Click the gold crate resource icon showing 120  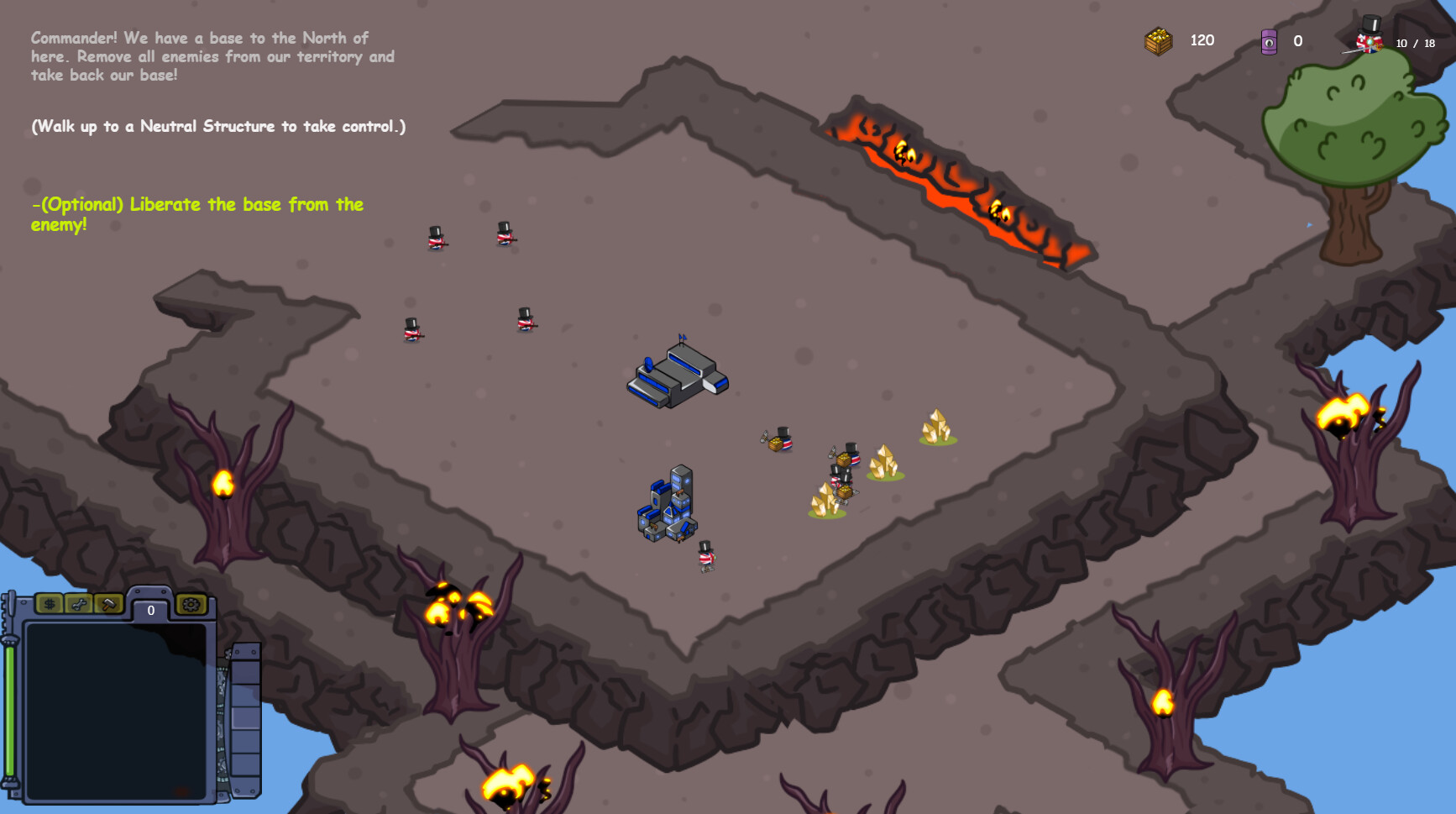pos(1159,39)
